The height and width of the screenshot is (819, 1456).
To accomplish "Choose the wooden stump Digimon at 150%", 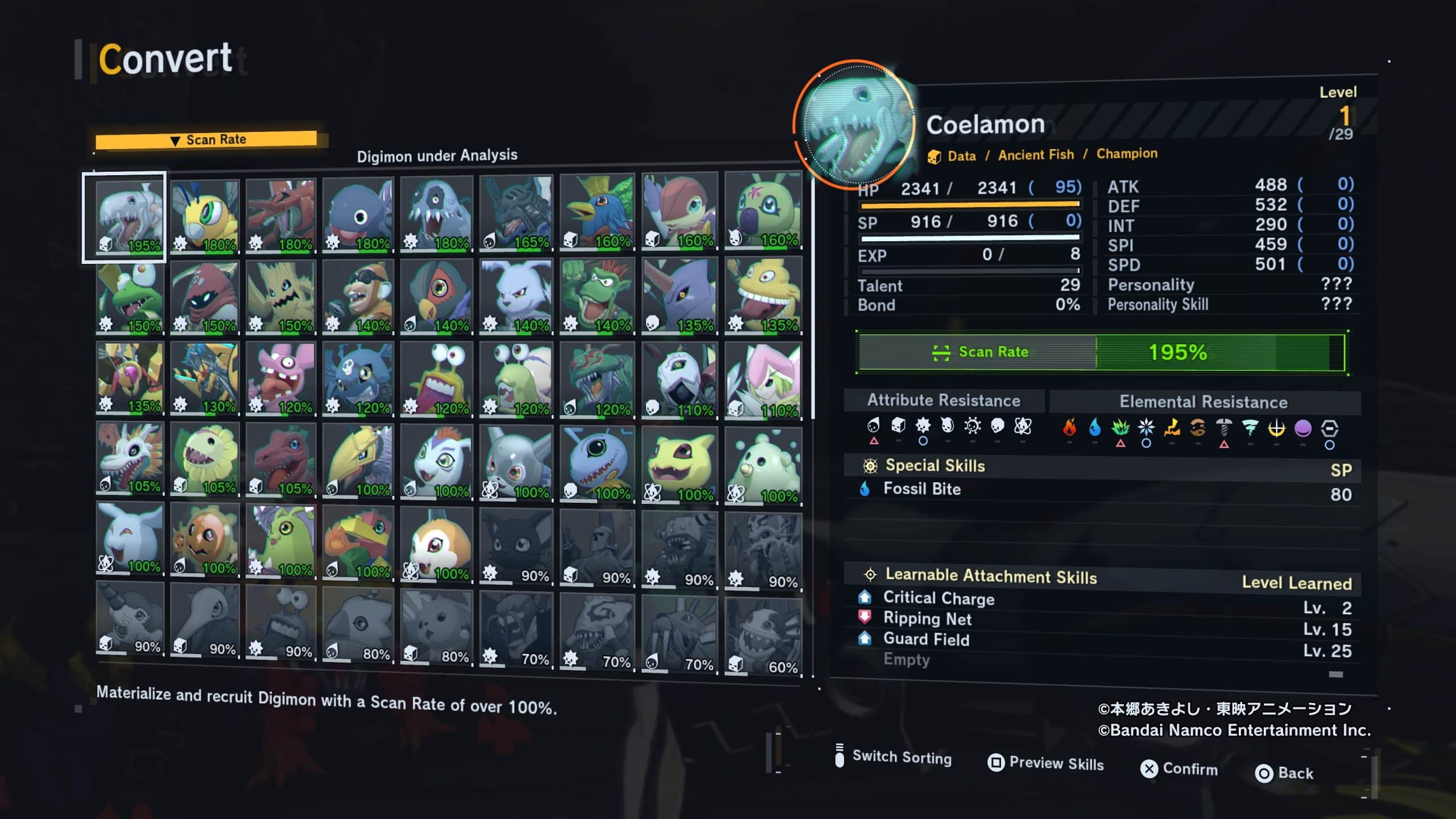I will [x=281, y=297].
